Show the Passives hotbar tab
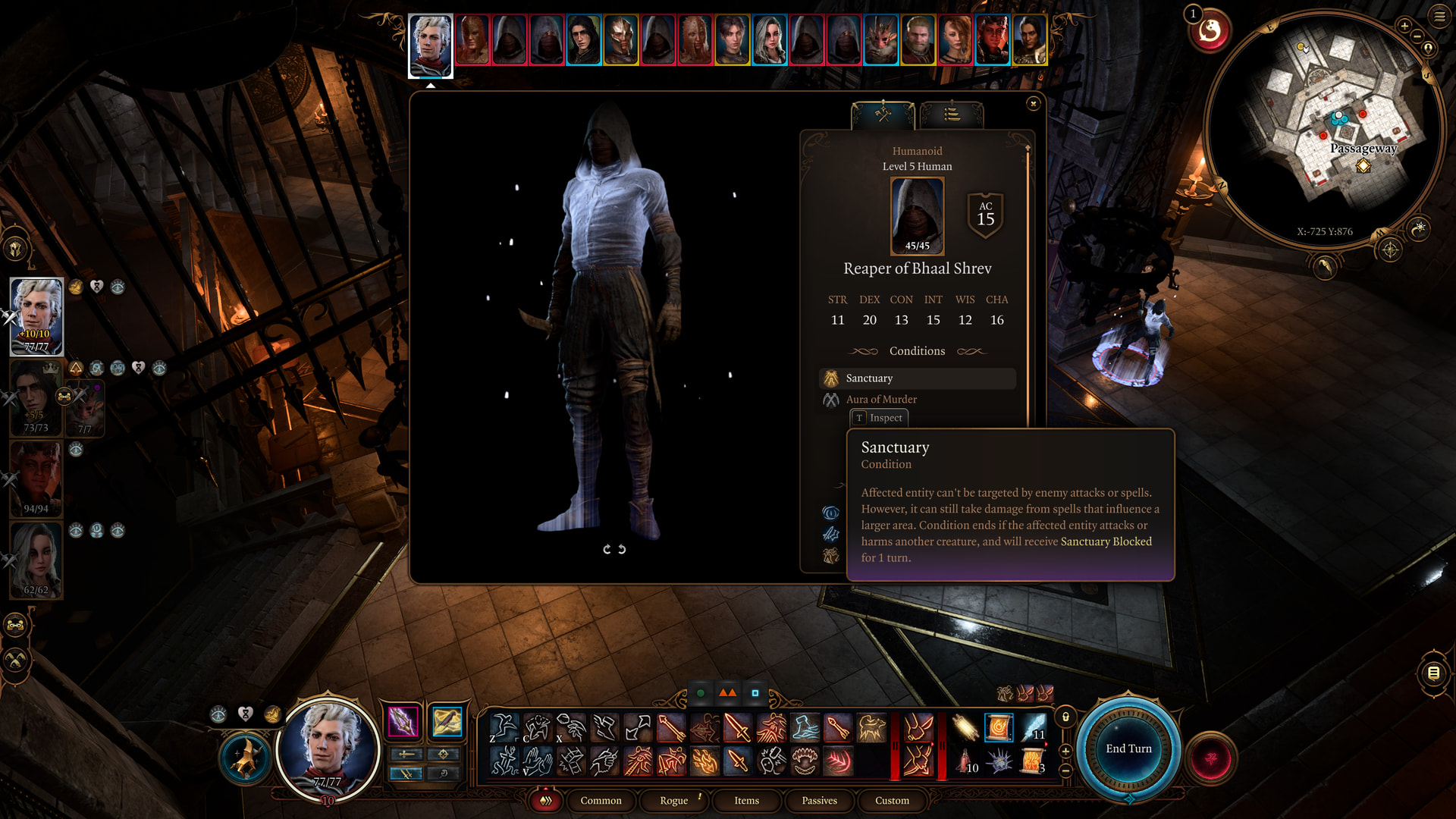Image resolution: width=1456 pixels, height=819 pixels. pyautogui.click(x=819, y=800)
